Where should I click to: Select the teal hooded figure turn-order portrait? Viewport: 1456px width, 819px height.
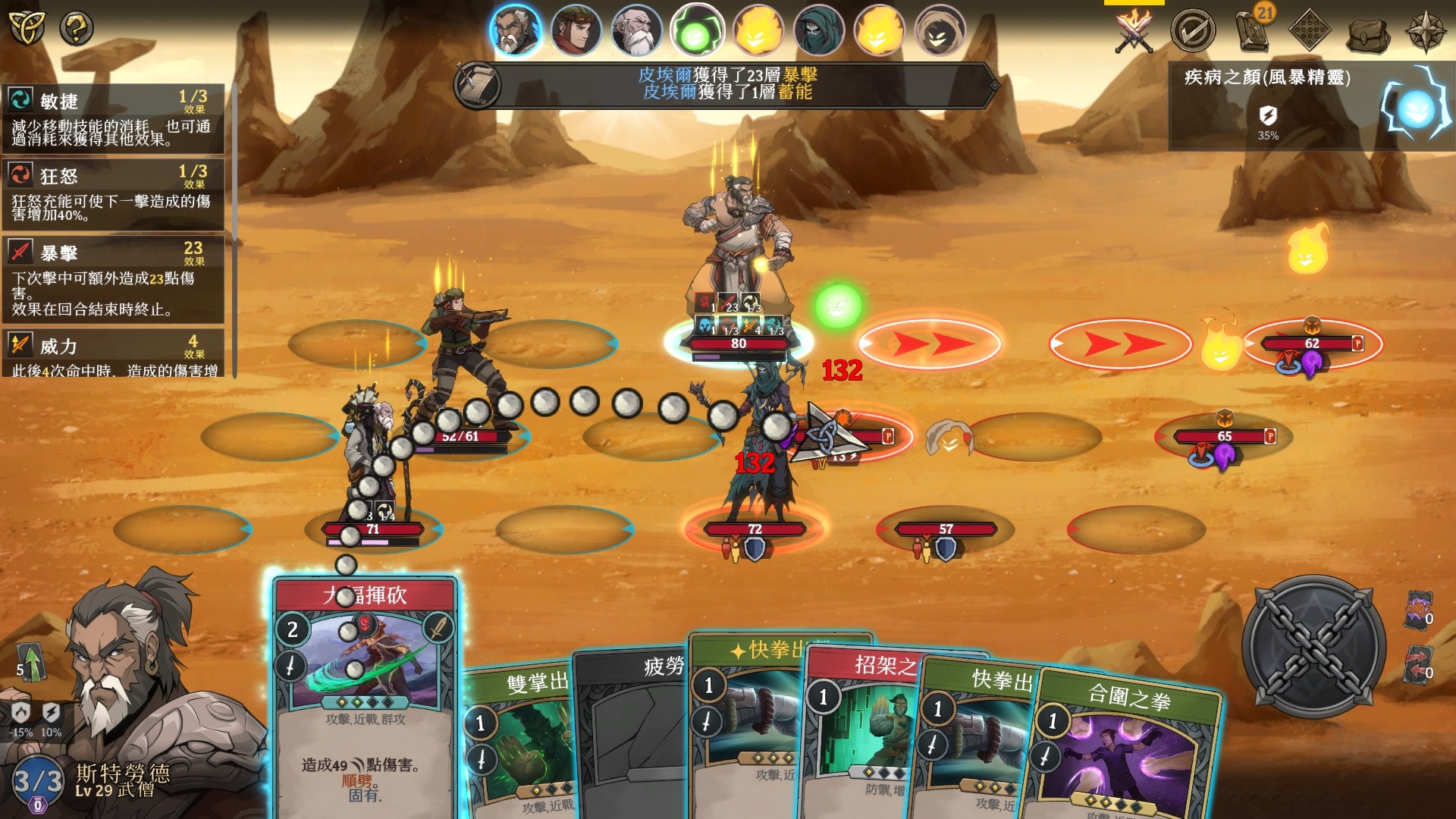pos(818,32)
